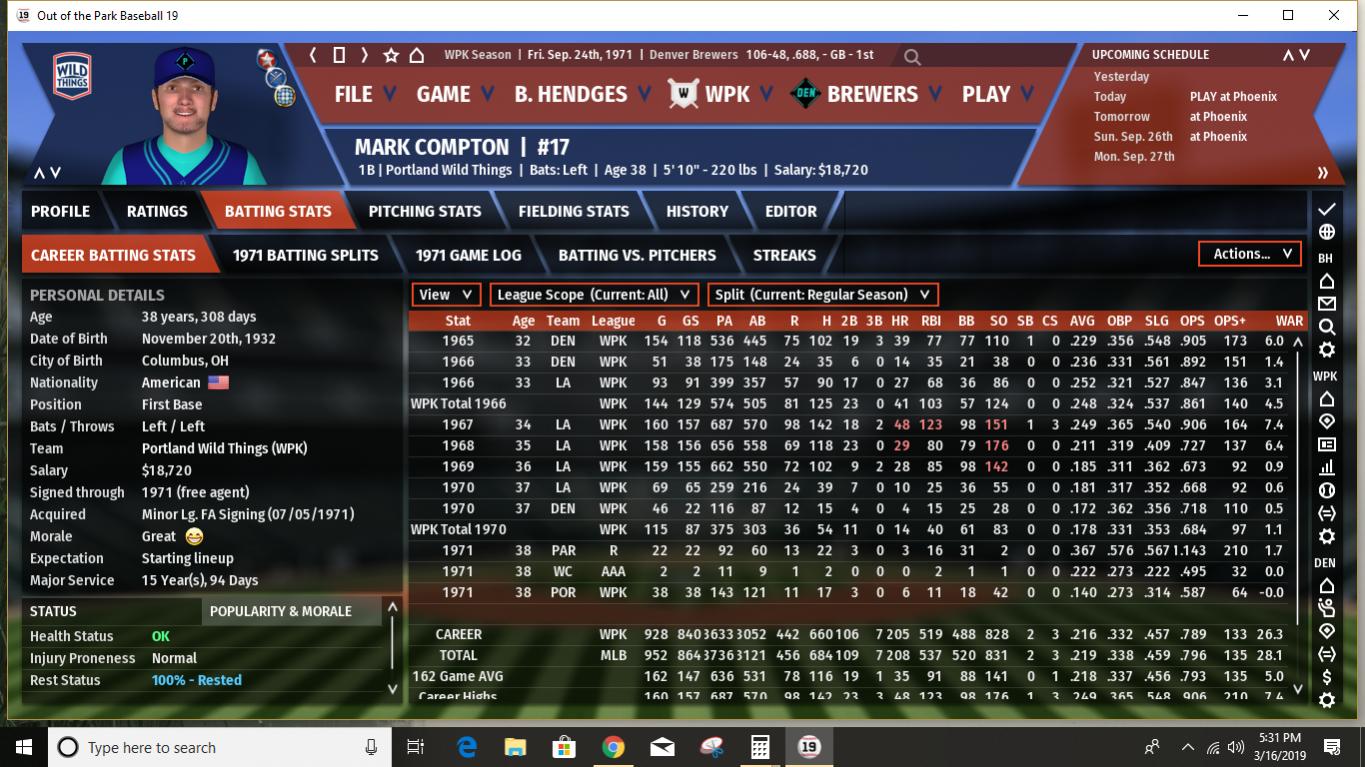Screen dimensions: 1365x767
Task: Open the League Scope dropdown
Action: (x=594, y=295)
